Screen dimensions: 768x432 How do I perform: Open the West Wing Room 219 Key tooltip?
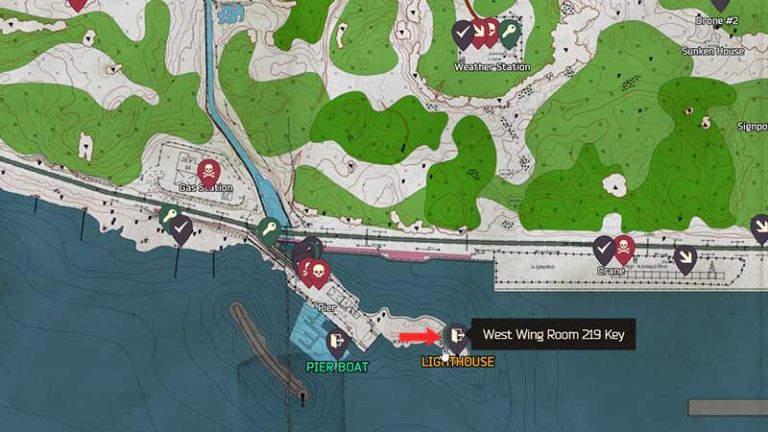coord(553,335)
